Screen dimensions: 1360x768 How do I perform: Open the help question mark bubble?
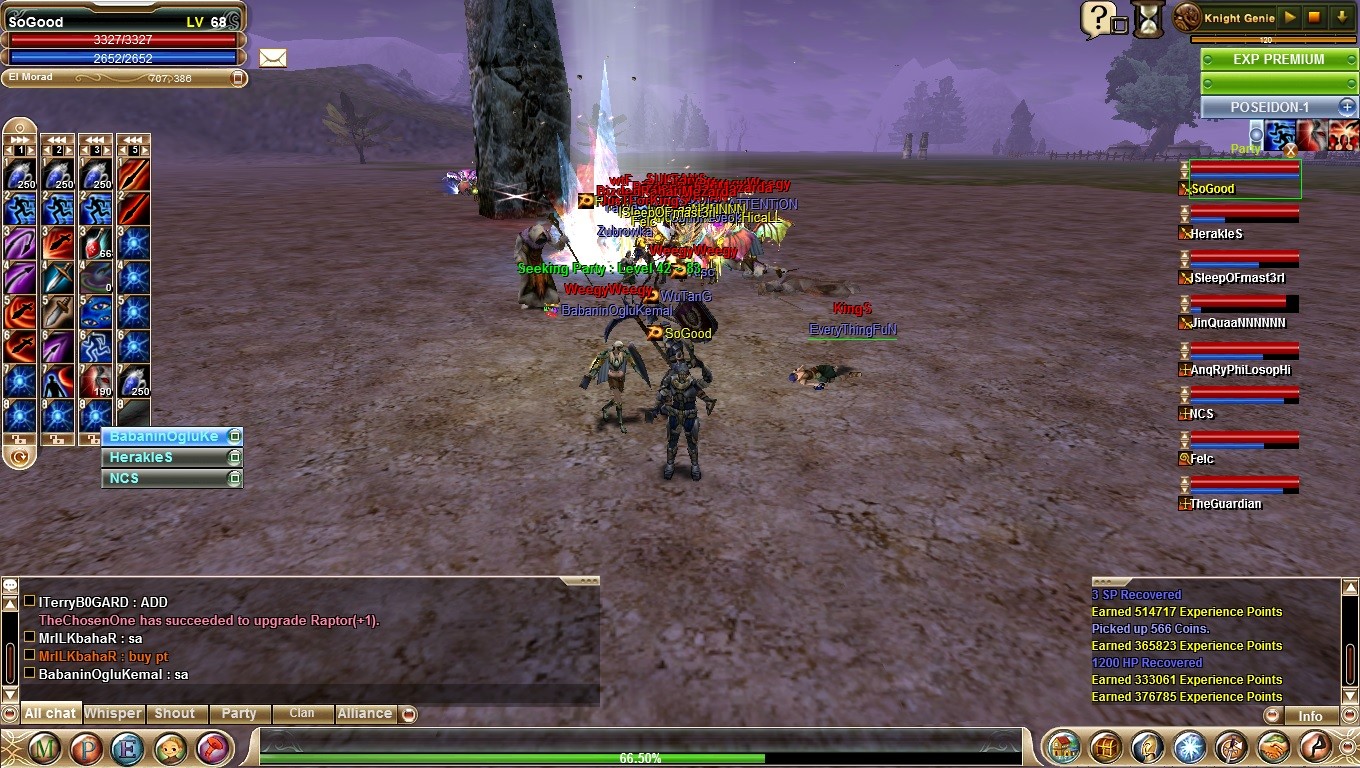click(1097, 19)
